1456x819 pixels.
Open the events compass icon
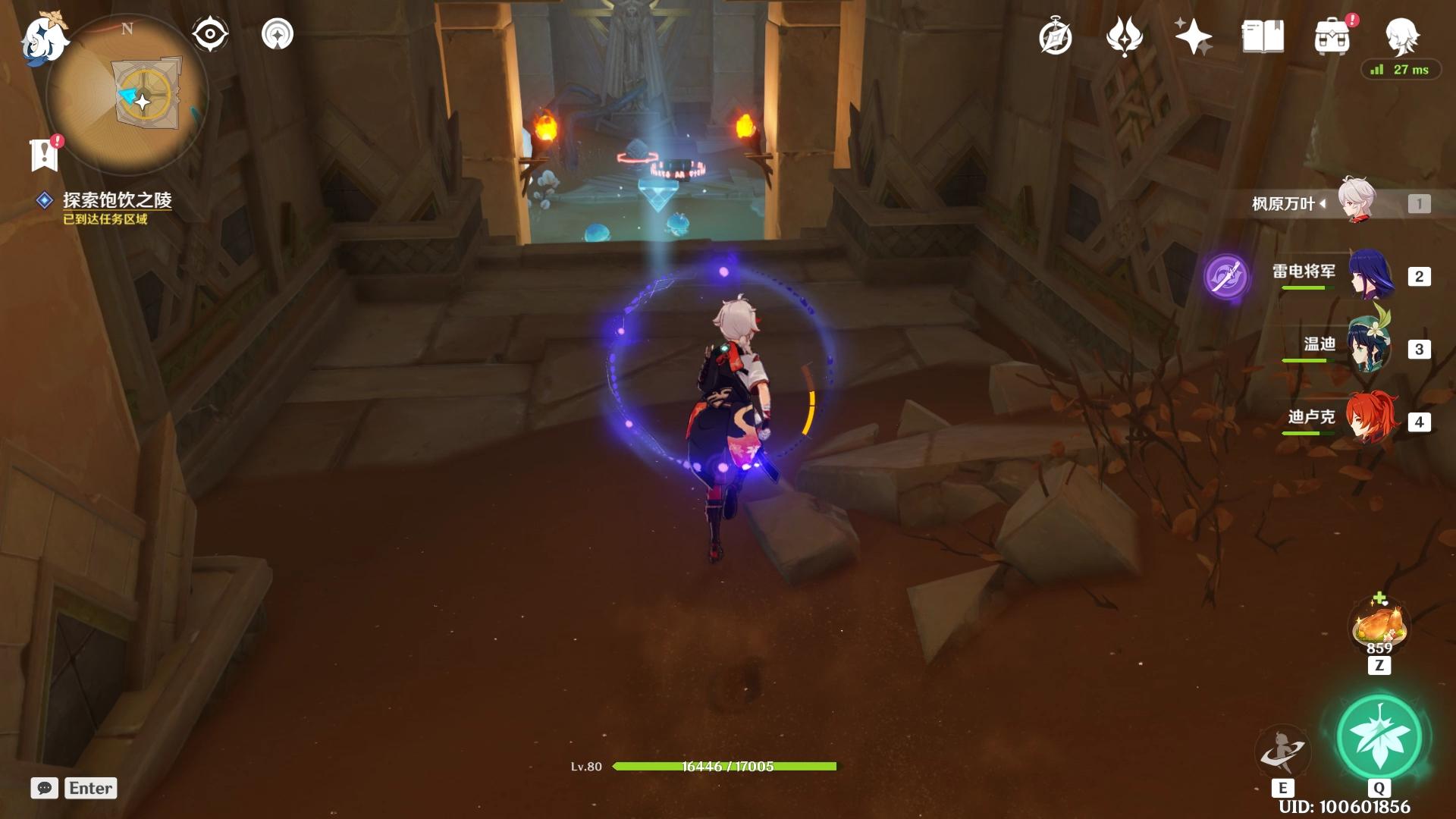pyautogui.click(x=1055, y=36)
